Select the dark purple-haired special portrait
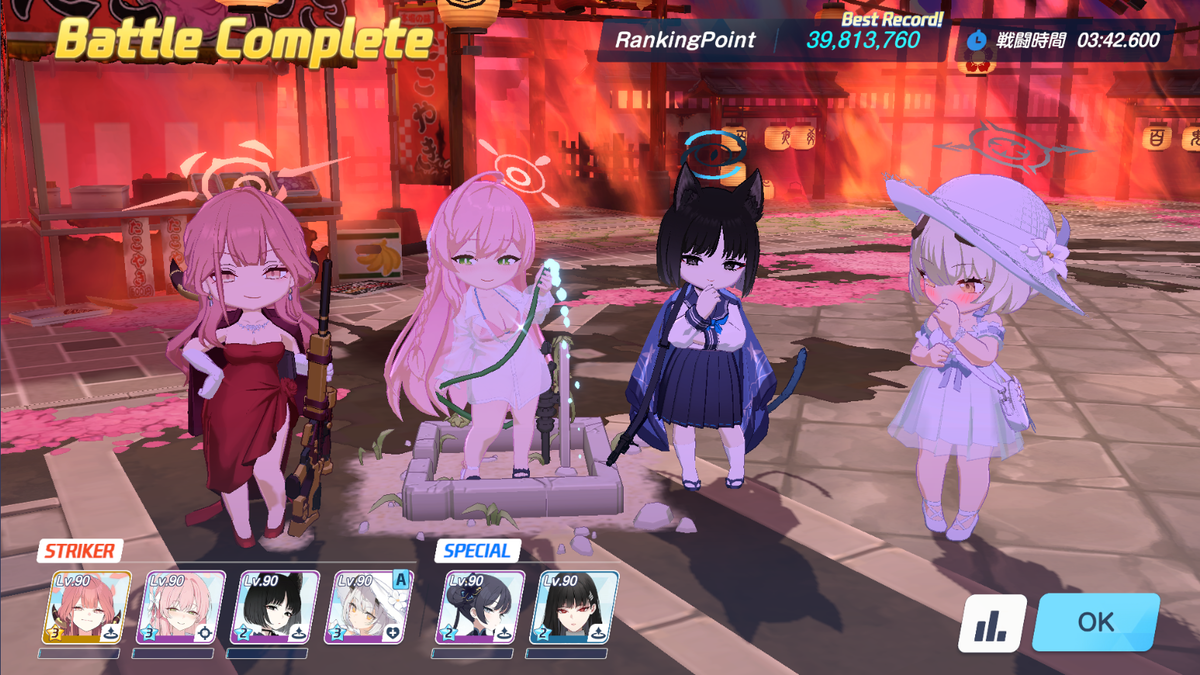 [x=478, y=607]
